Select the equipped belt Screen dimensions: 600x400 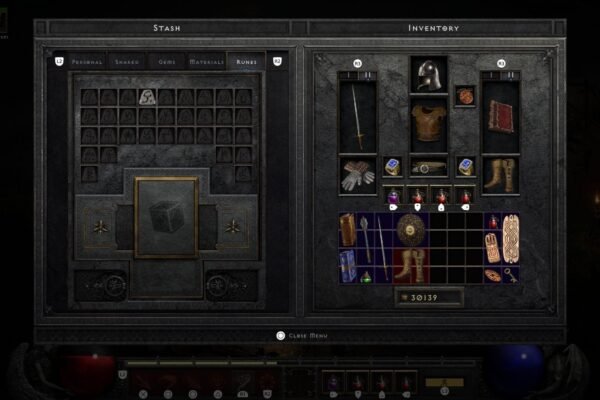[x=428, y=167]
